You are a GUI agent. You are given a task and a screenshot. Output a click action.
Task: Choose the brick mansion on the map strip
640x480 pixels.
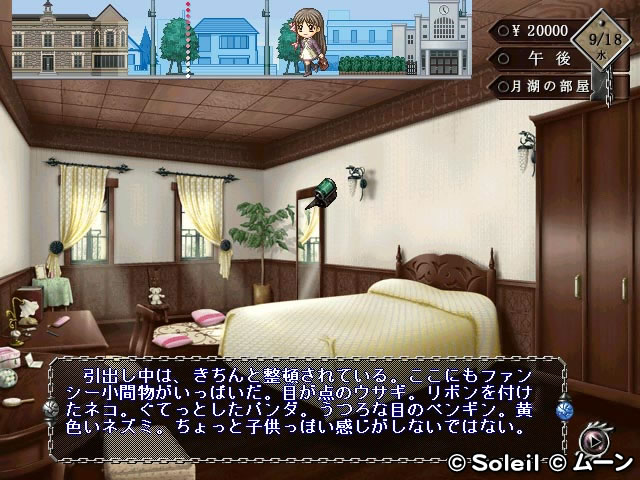[70, 38]
